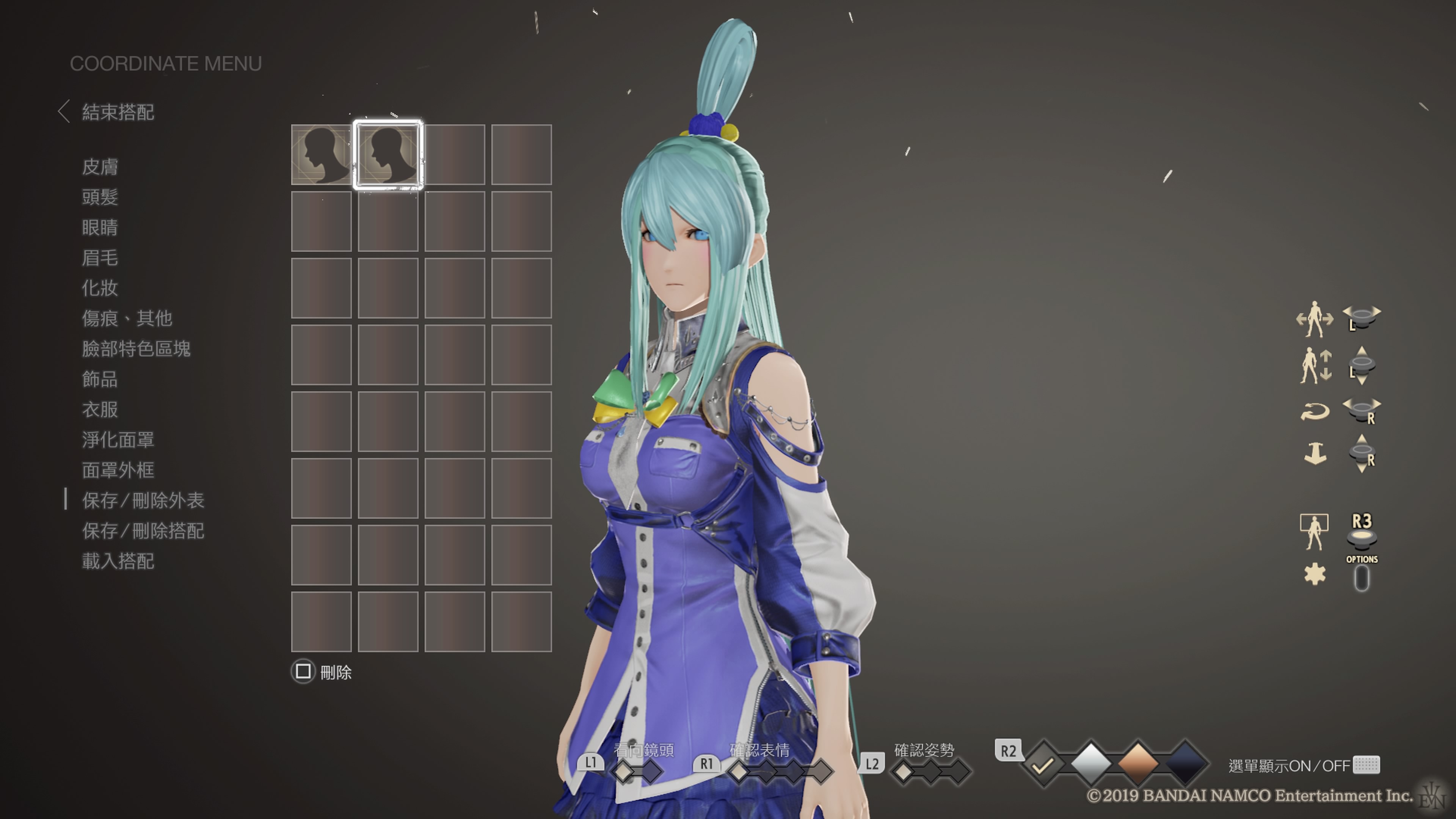Viewport: 1456px width, 819px height.
Task: Select 保存/刪除外表 save appearance entry
Action: [143, 500]
